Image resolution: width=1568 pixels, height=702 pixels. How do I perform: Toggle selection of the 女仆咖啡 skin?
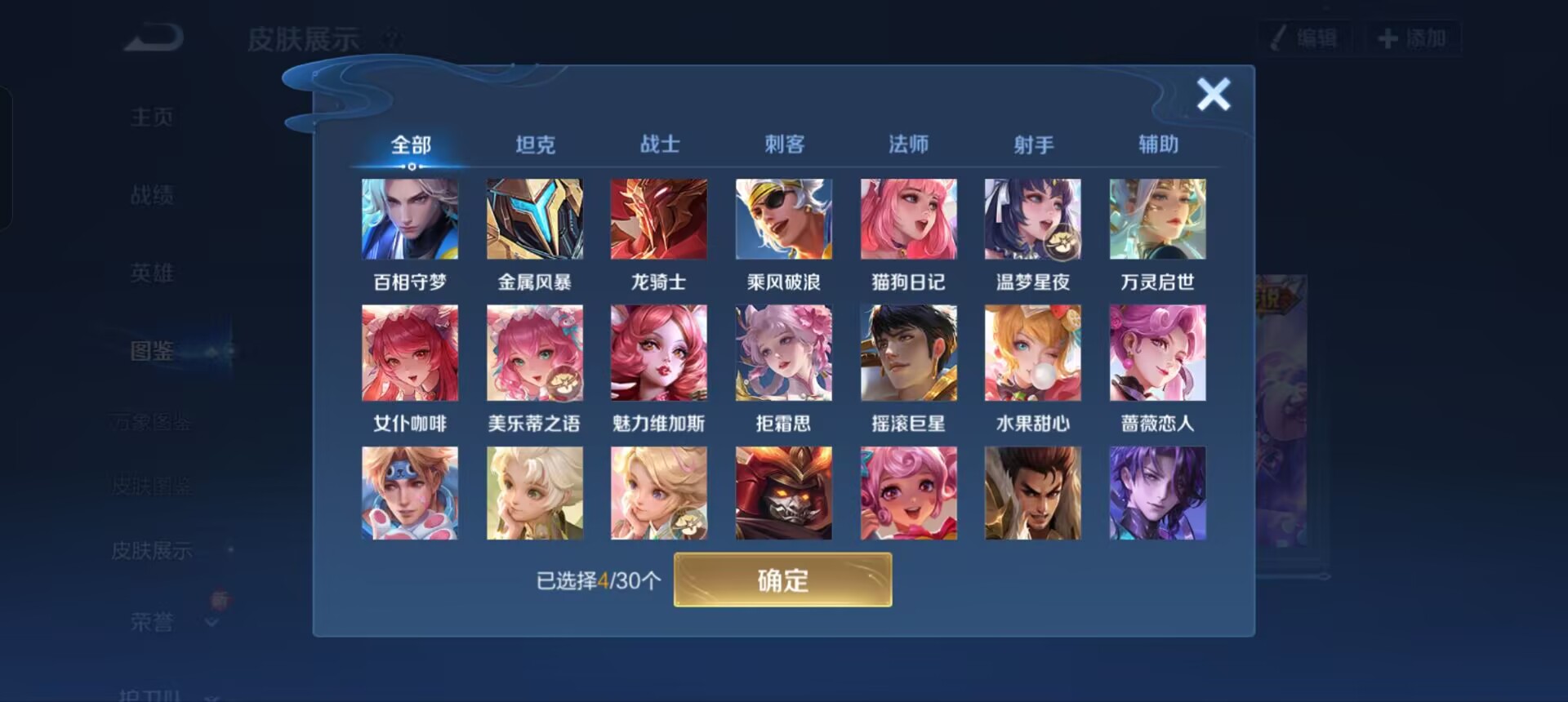point(410,353)
